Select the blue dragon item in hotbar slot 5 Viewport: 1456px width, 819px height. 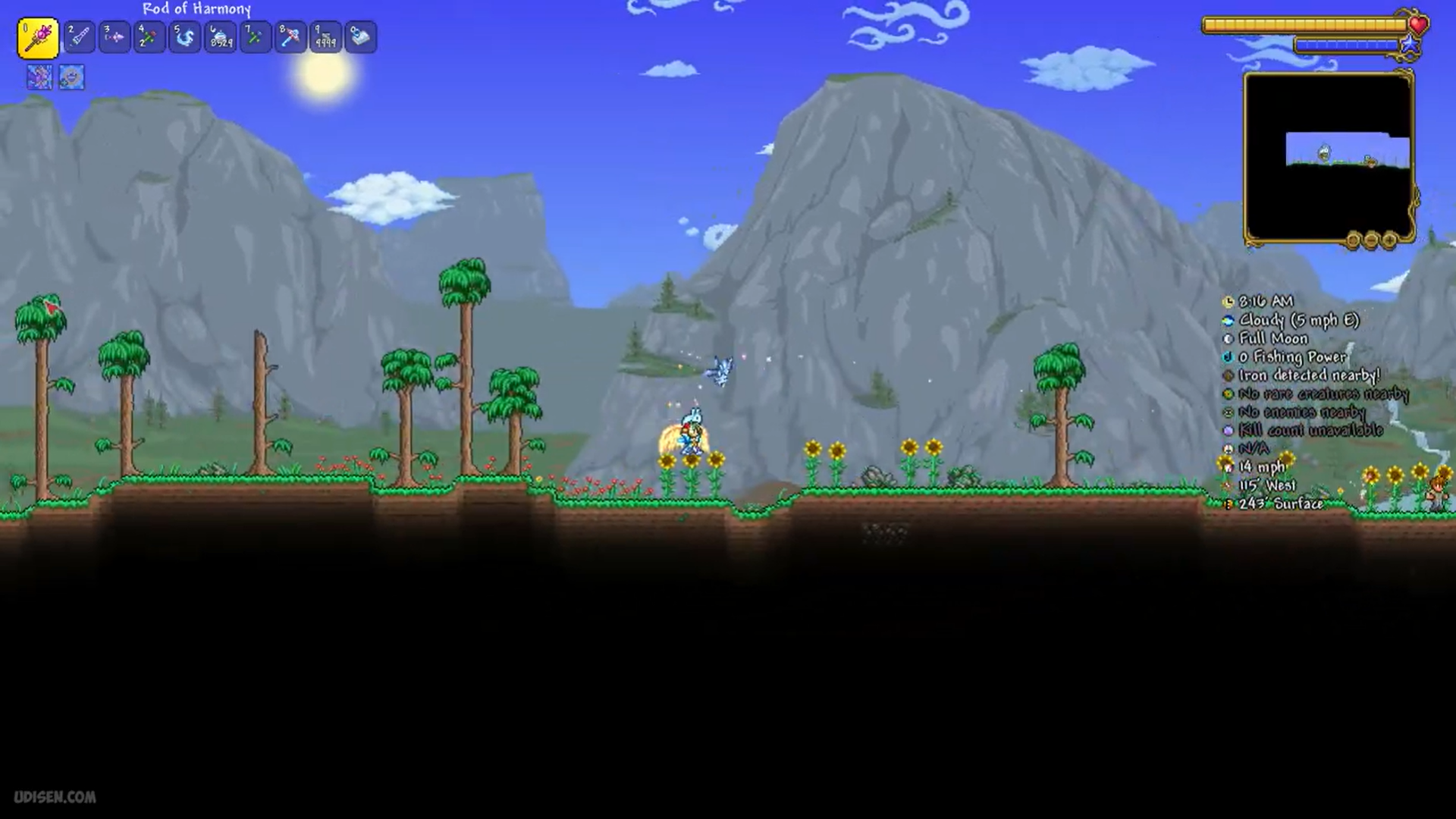(184, 36)
